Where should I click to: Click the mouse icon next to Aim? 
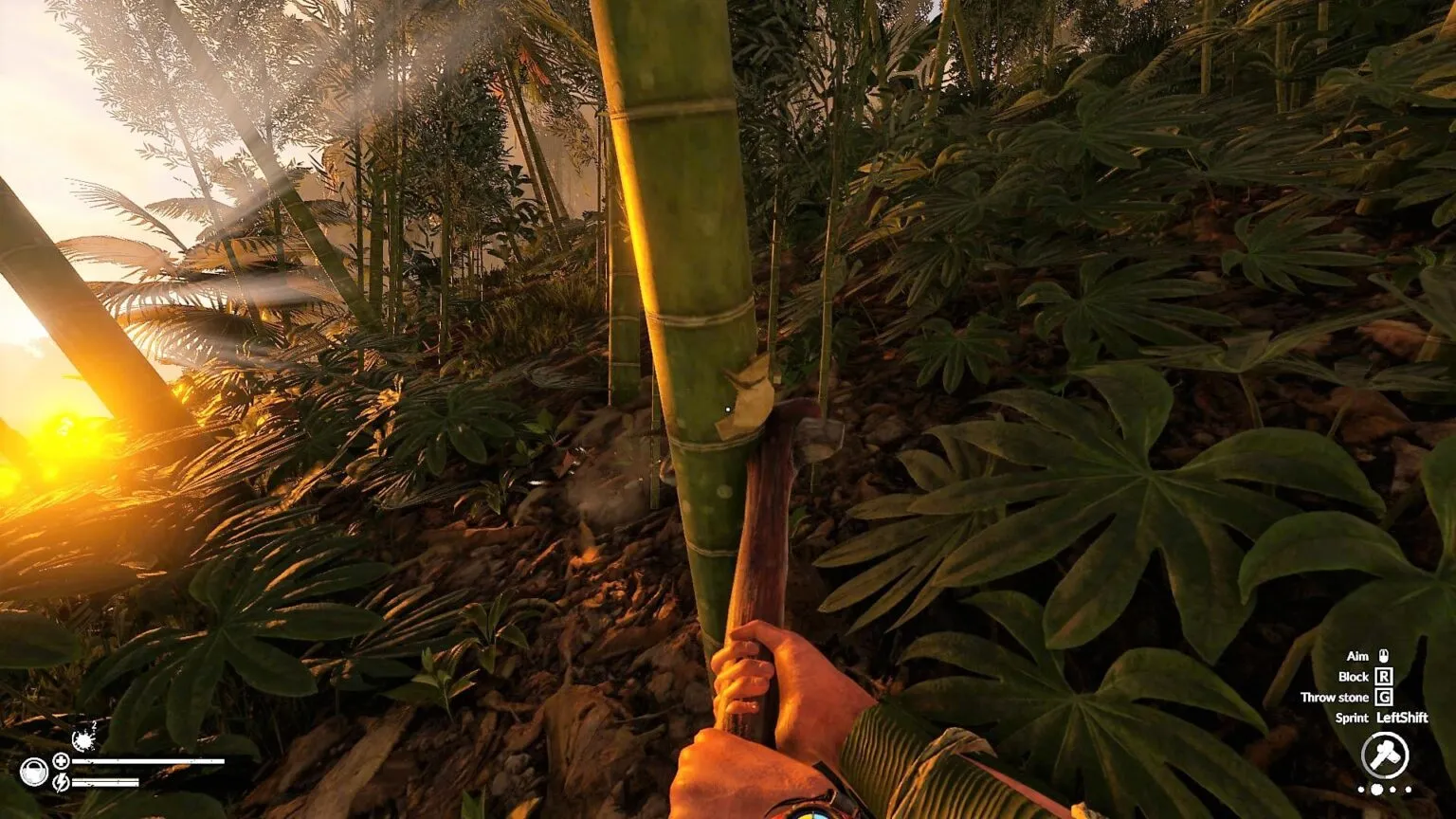[x=1384, y=656]
